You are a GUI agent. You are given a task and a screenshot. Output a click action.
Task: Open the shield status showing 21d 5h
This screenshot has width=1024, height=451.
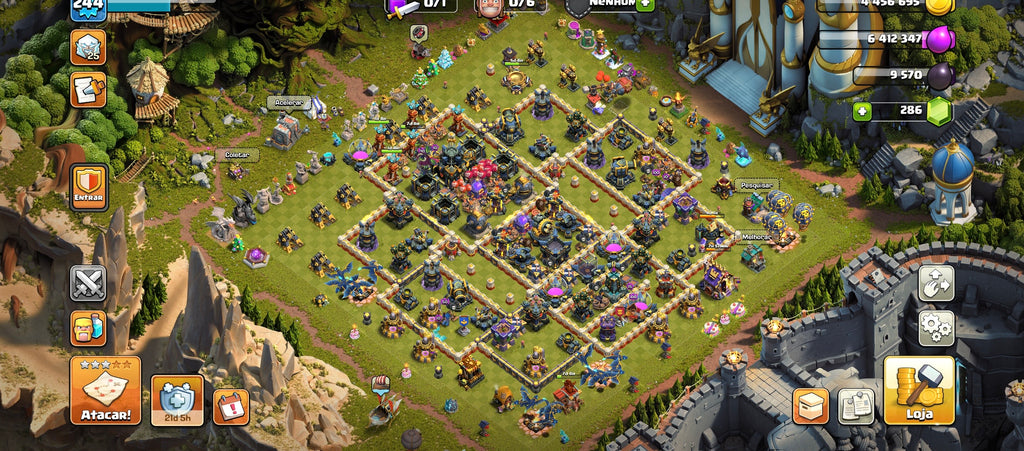(177, 401)
